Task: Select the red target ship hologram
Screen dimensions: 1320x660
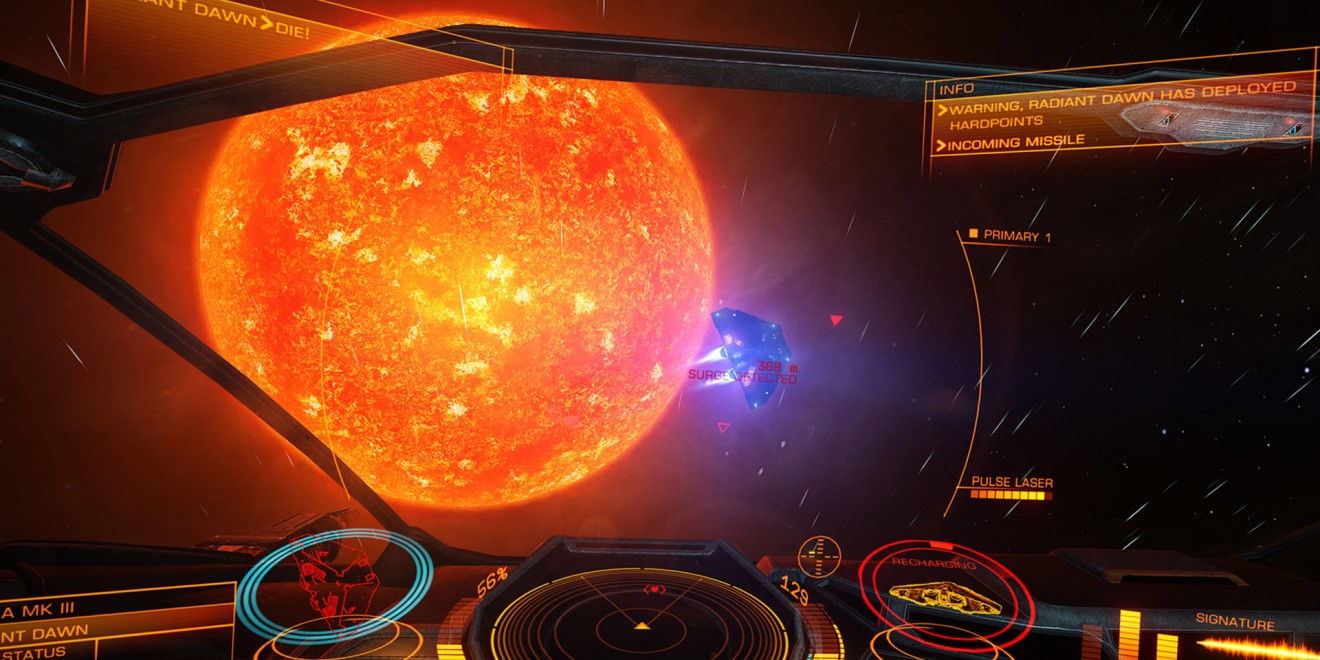Action: coord(336,584)
